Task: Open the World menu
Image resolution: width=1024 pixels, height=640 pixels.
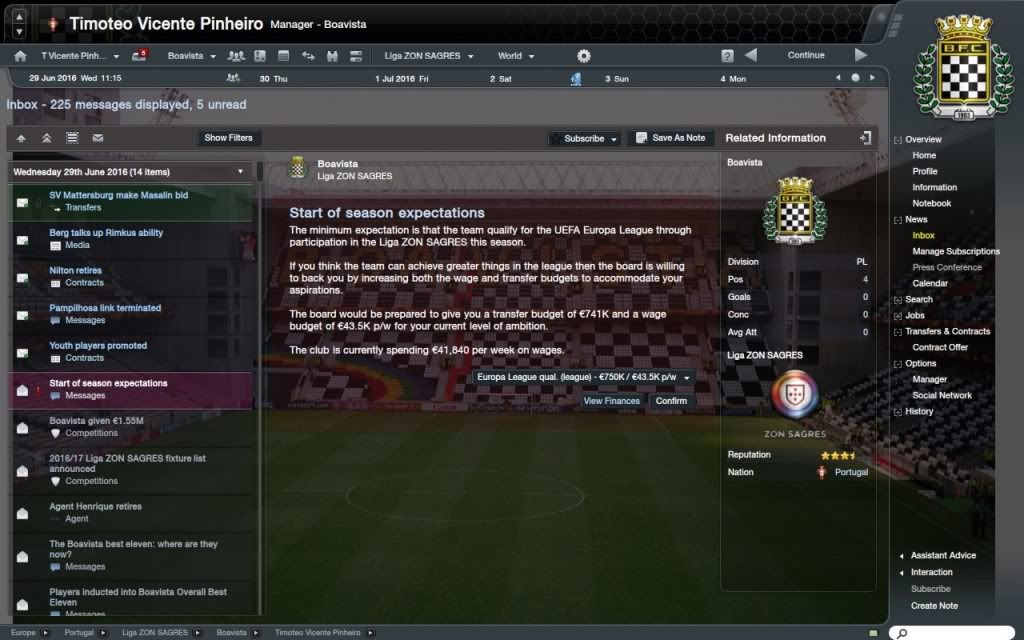Action: pyautogui.click(x=516, y=56)
